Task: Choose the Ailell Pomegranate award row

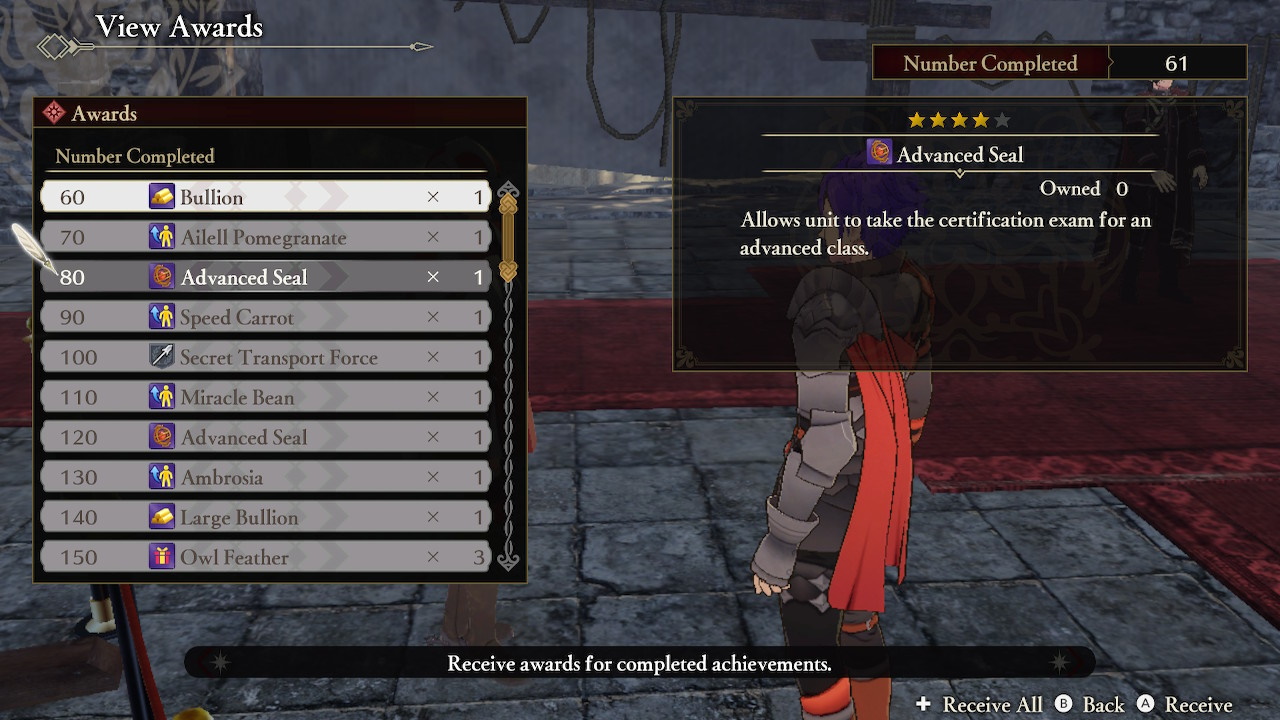Action: [265, 237]
